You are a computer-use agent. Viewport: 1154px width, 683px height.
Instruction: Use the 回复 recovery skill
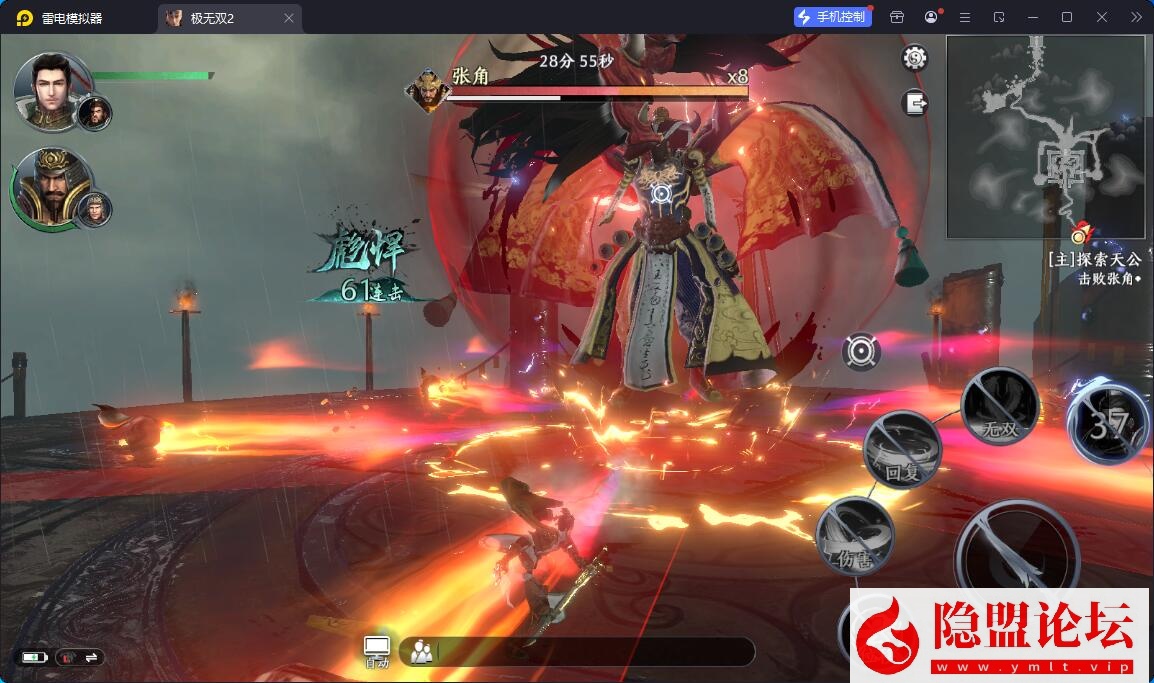(902, 450)
